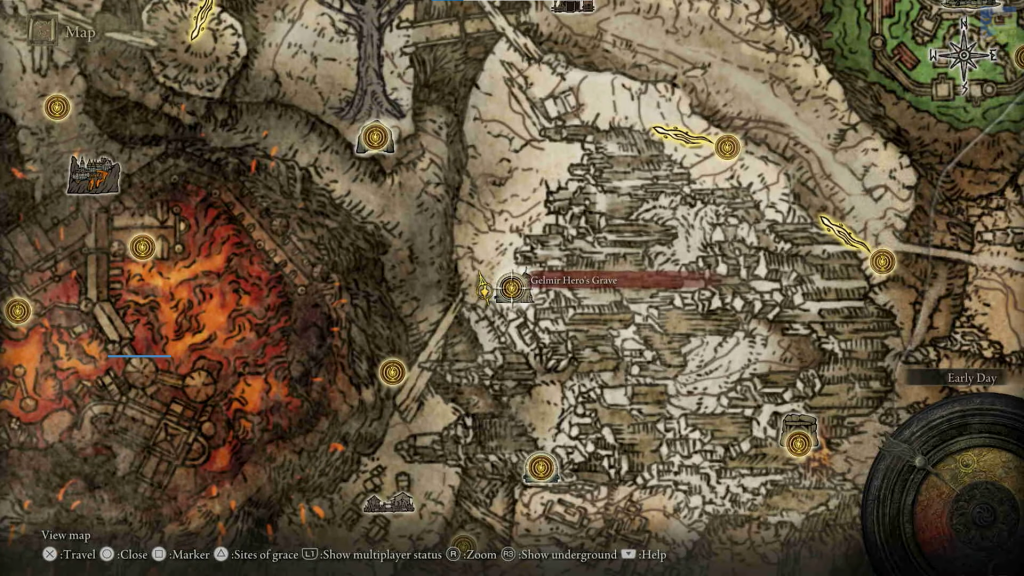Select the Gelmir Hero's Grave site of grace
Viewport: 1024px width, 576px height.
[x=512, y=288]
